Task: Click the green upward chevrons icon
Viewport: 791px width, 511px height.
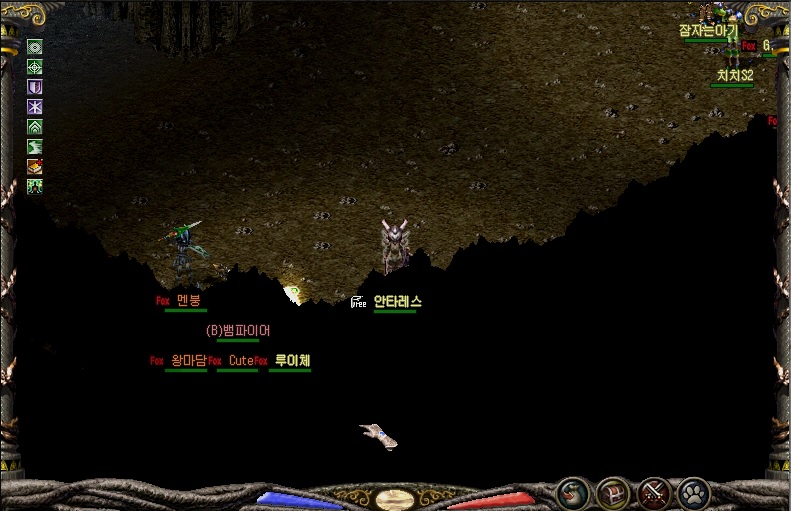Action: pyautogui.click(x=35, y=126)
